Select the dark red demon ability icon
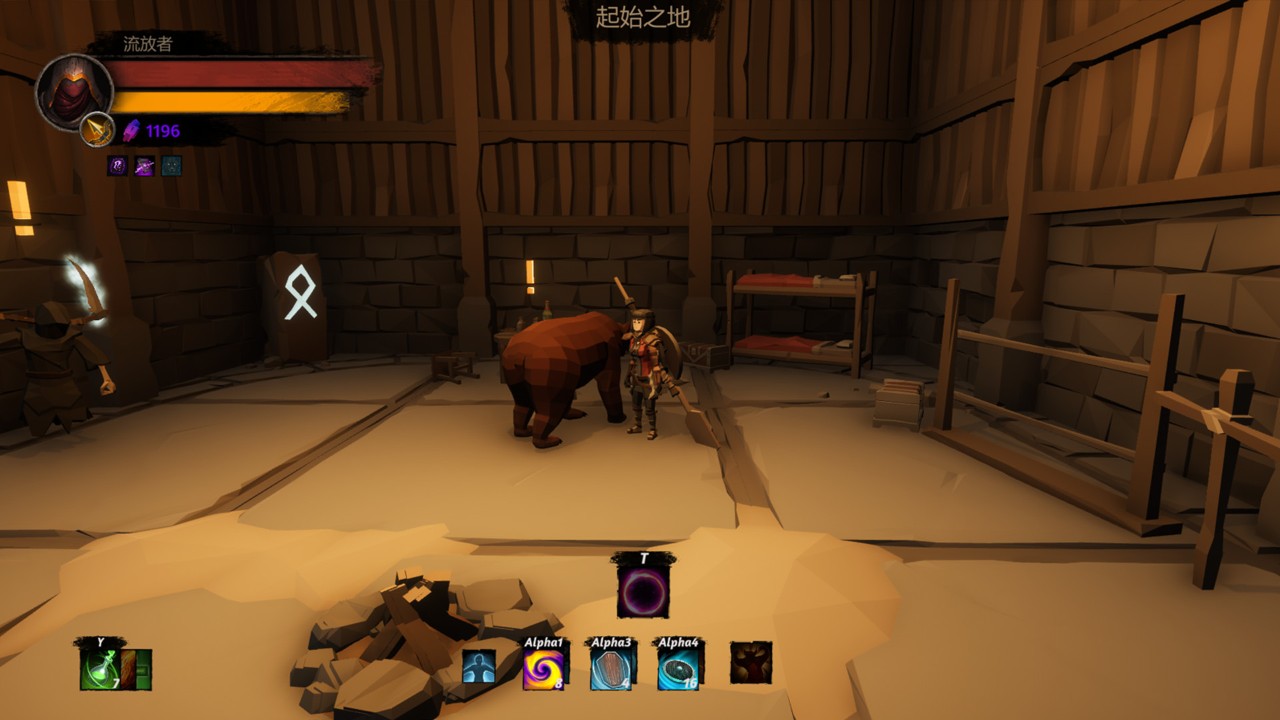This screenshot has height=720, width=1280. pyautogui.click(x=750, y=663)
